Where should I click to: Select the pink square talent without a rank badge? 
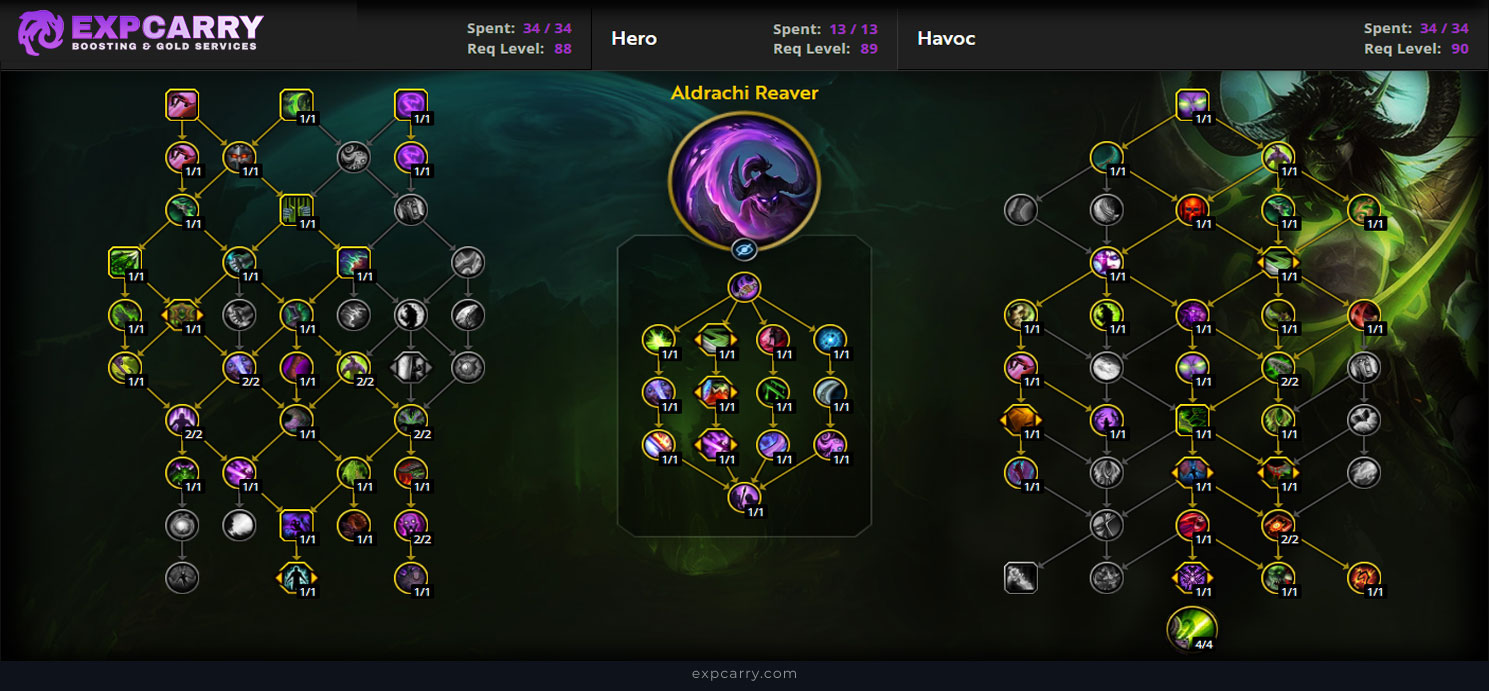click(182, 104)
